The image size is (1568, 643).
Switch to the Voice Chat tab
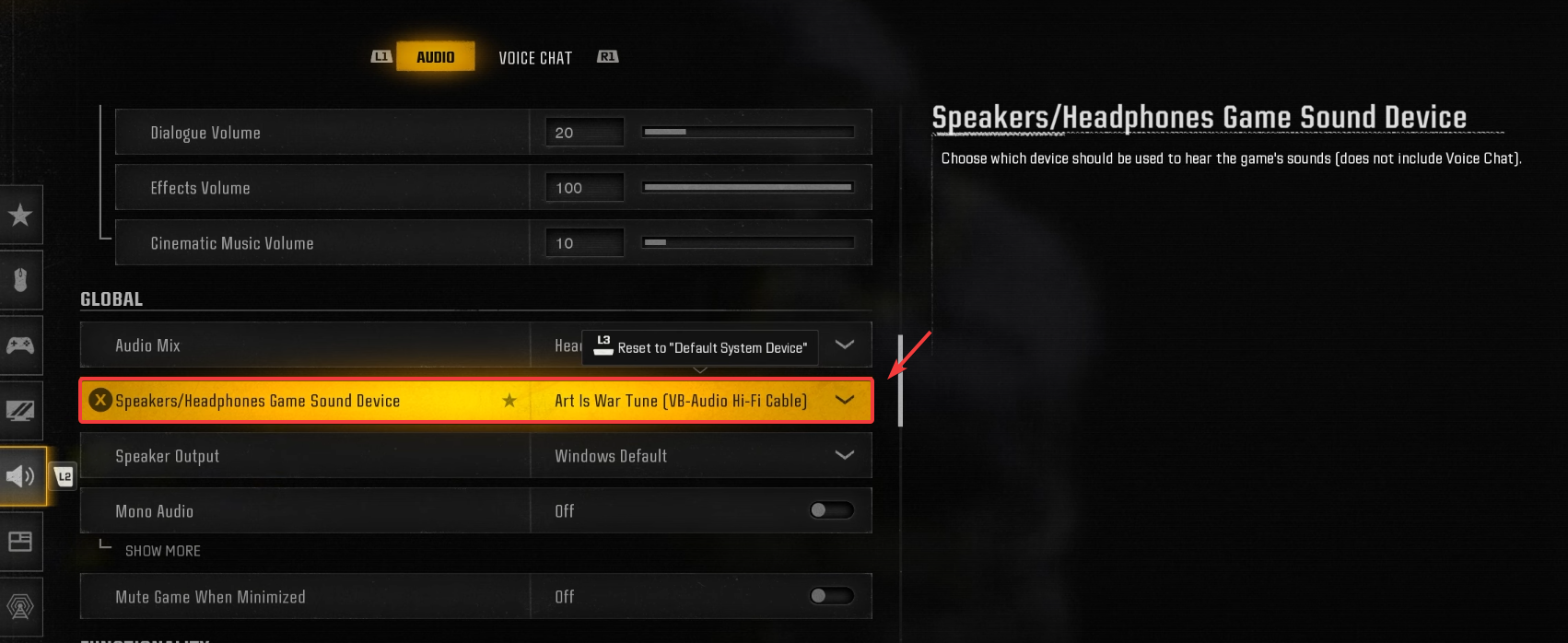(x=535, y=58)
